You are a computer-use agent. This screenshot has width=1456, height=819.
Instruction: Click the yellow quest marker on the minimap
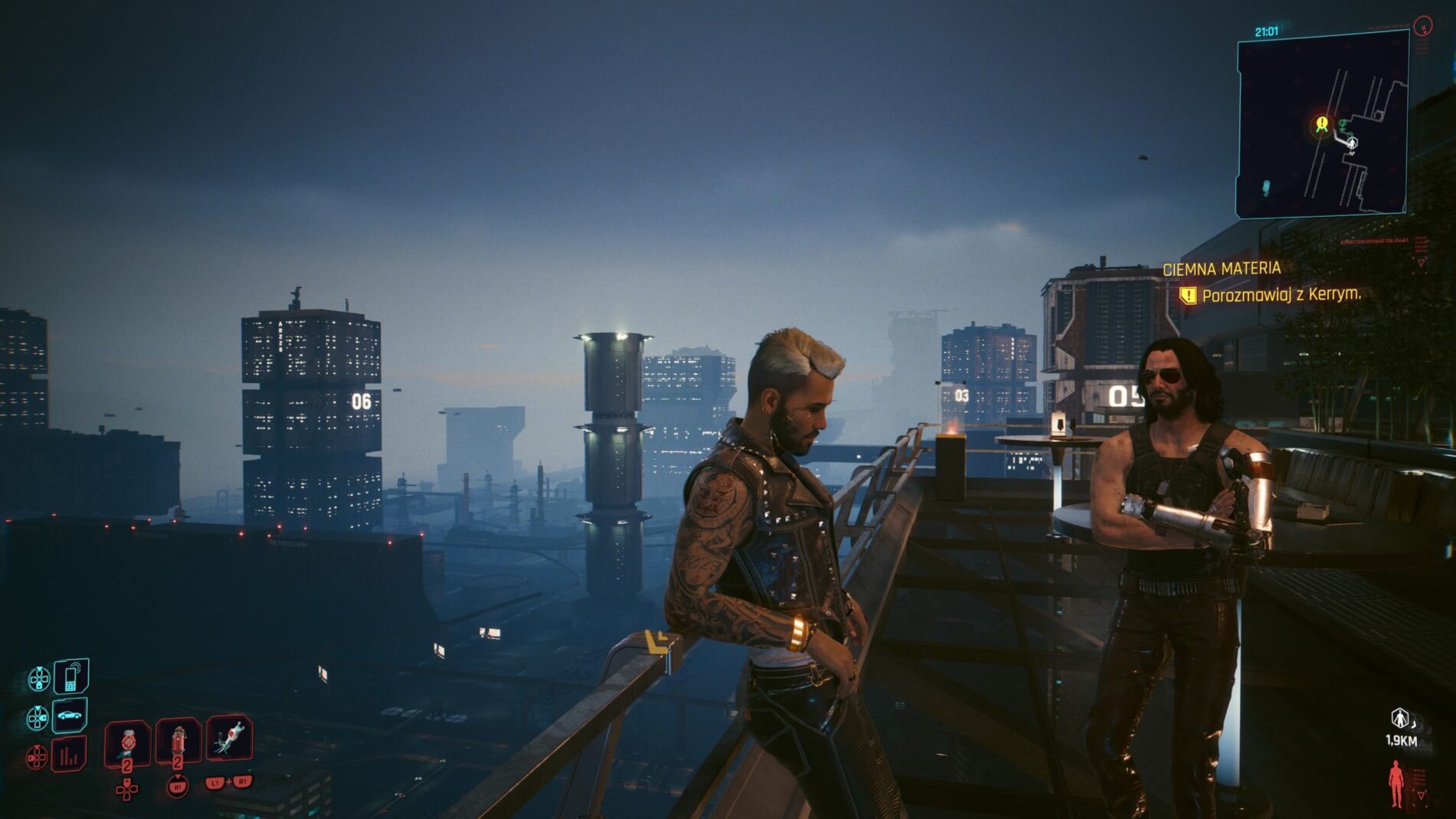pos(1322,123)
